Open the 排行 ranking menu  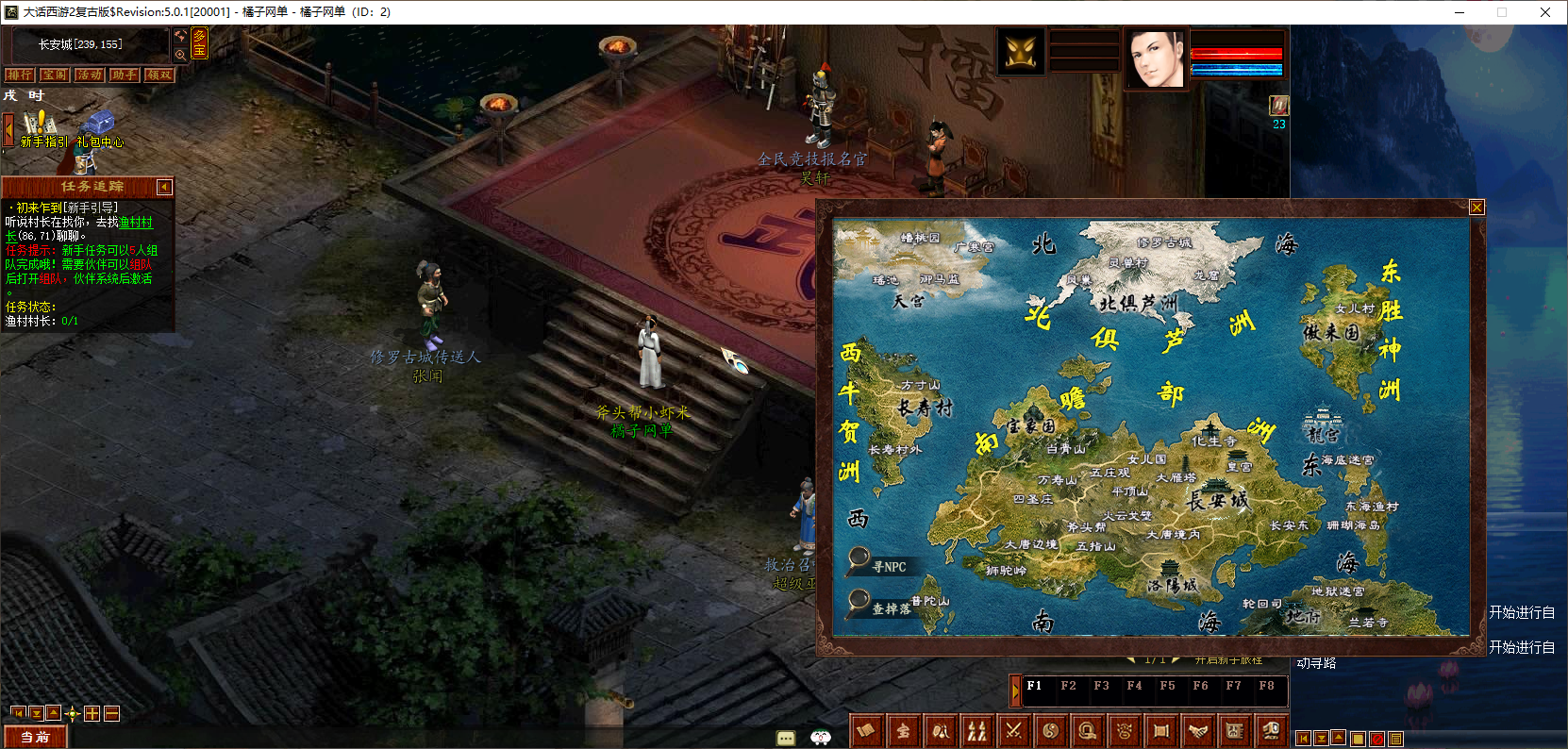(x=19, y=75)
